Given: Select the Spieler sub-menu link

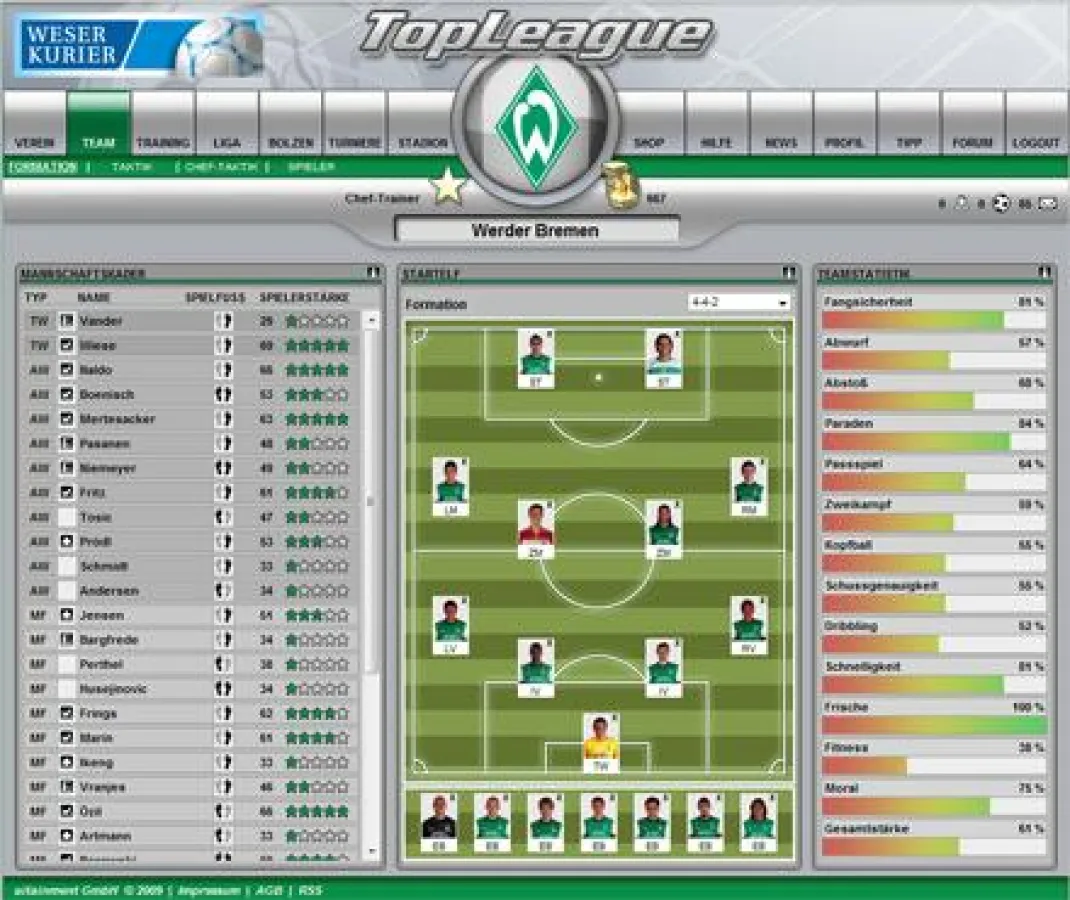Looking at the screenshot, I should coord(311,167).
